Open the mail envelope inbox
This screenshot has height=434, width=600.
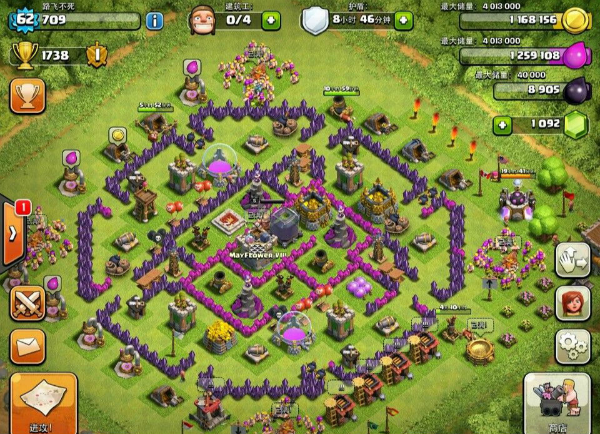[x=26, y=347]
